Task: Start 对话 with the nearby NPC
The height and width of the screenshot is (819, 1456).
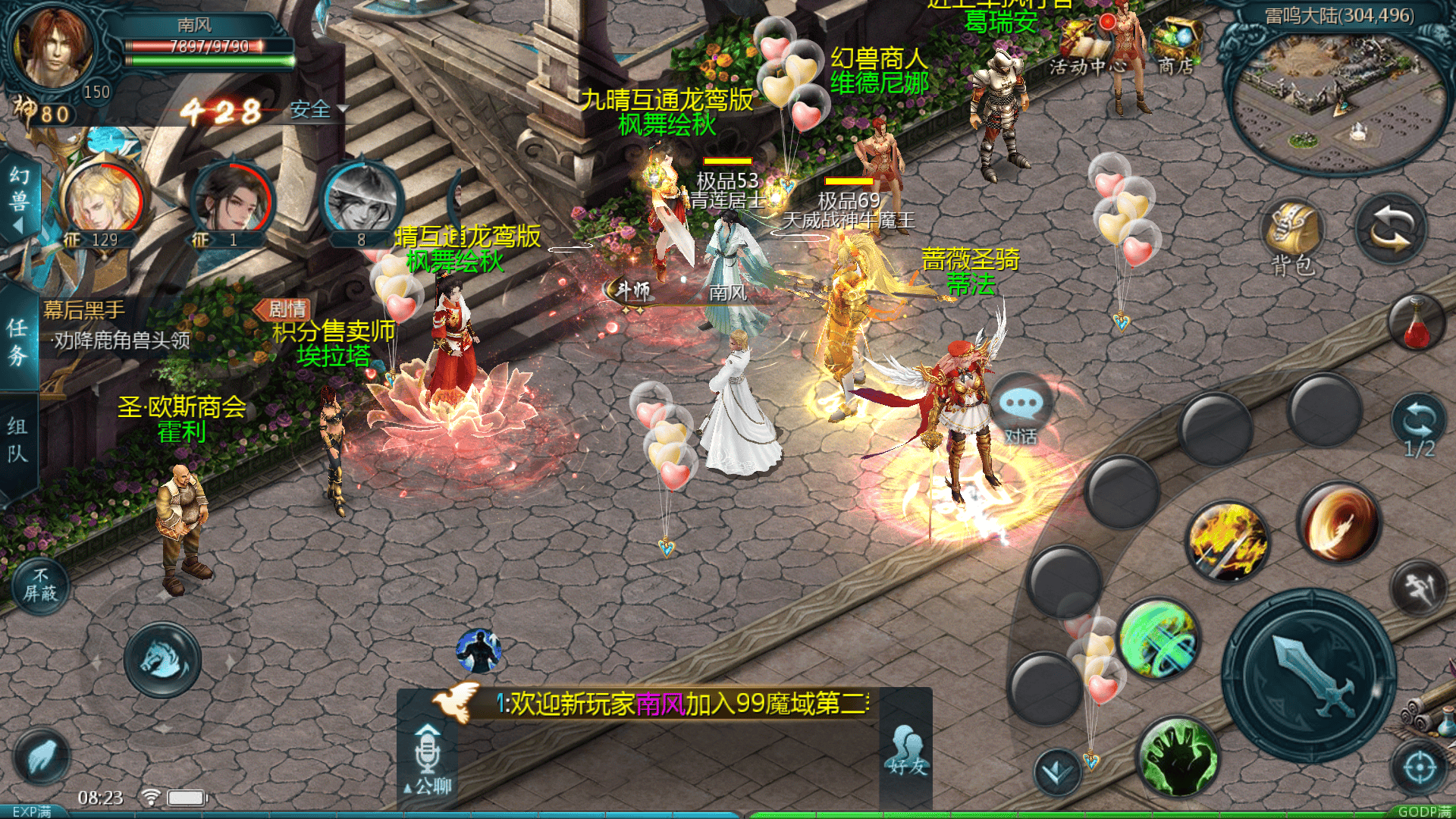Action: [x=1021, y=413]
